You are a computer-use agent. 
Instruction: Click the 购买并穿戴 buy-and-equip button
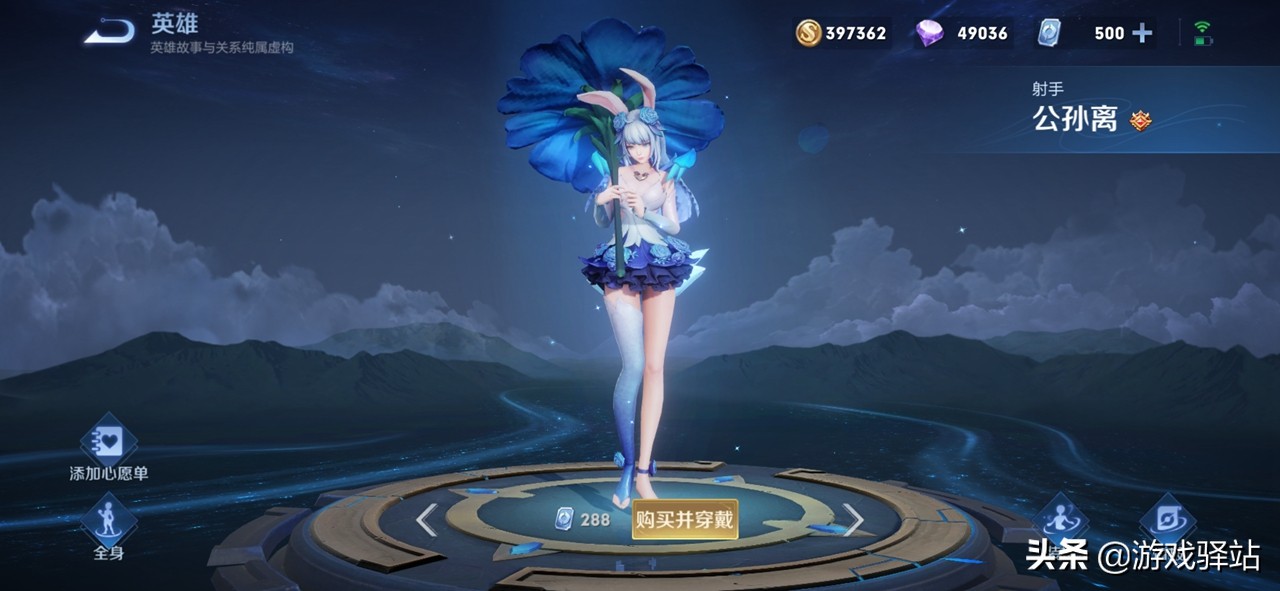point(685,520)
